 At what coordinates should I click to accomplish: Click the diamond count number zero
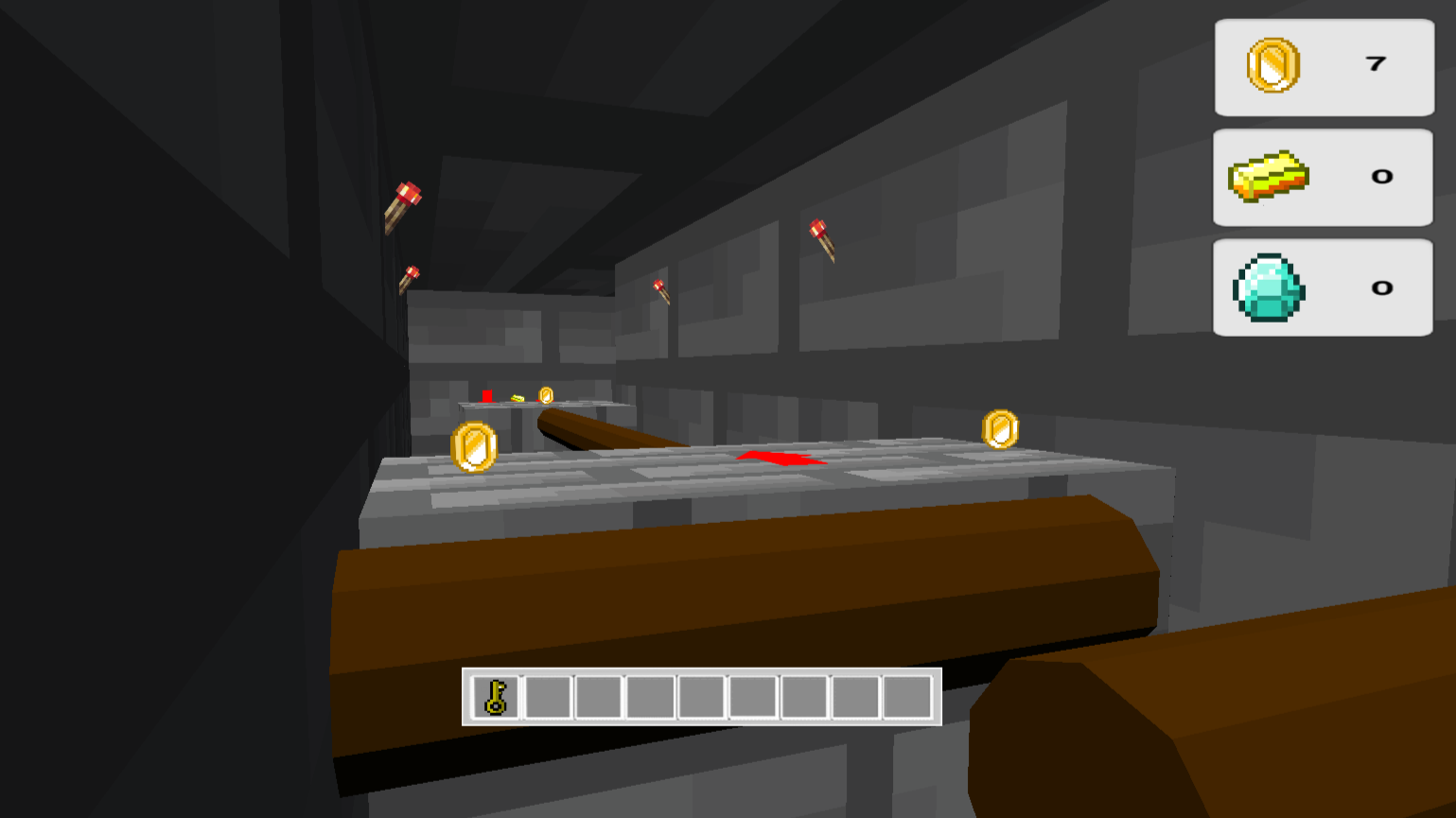click(x=1383, y=287)
